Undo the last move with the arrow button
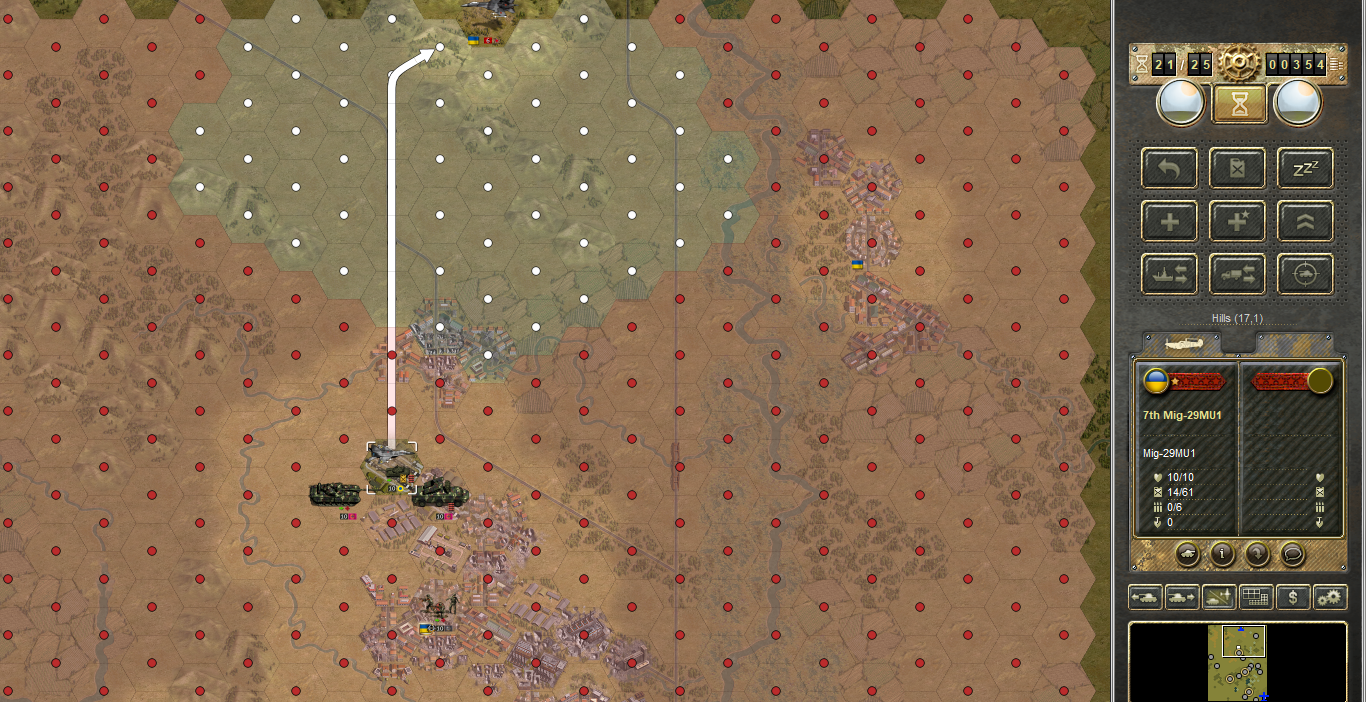The width and height of the screenshot is (1366, 702). tap(1169, 168)
